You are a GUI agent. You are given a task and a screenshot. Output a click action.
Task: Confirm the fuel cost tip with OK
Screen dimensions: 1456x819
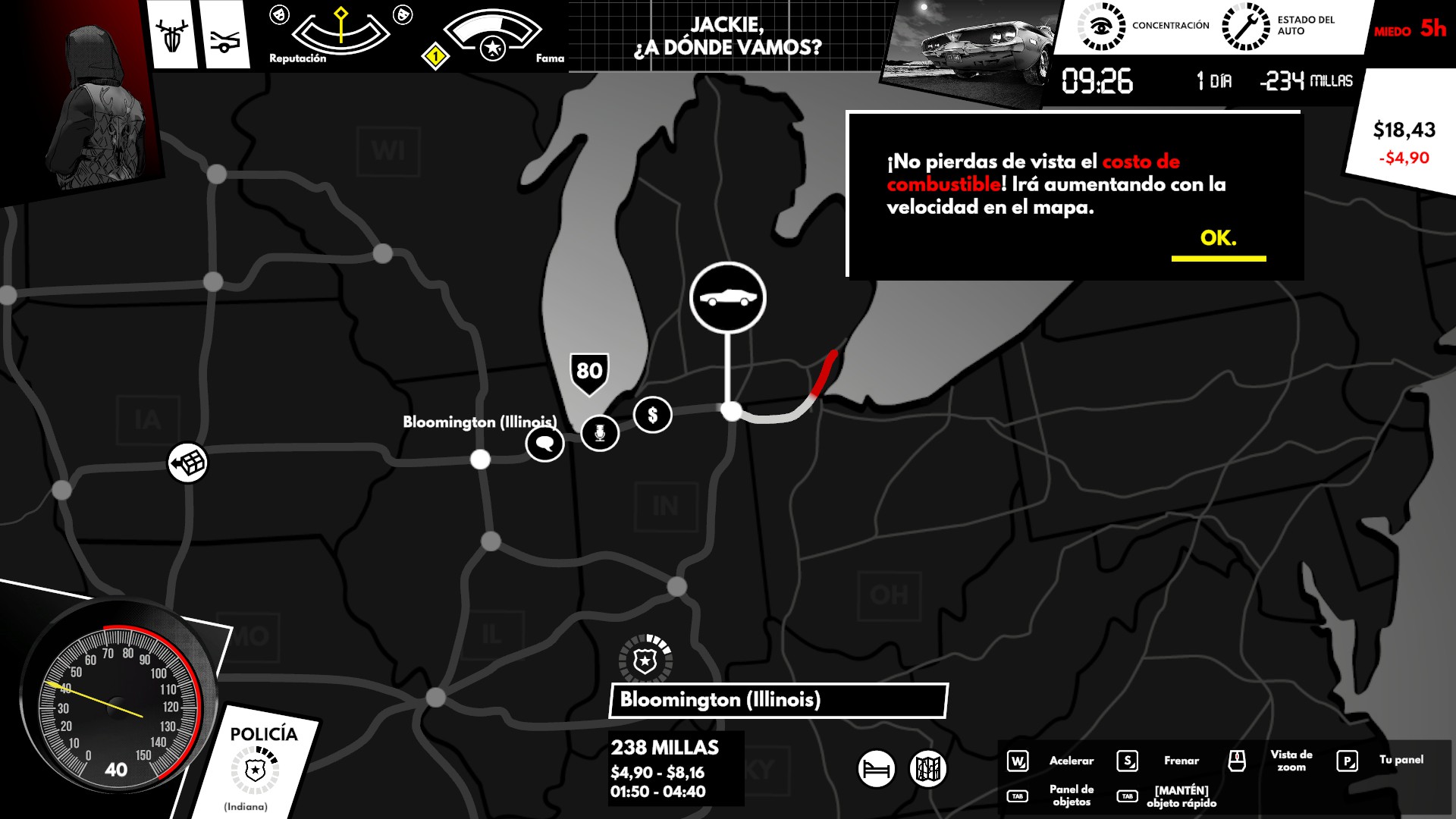pos(1218,239)
